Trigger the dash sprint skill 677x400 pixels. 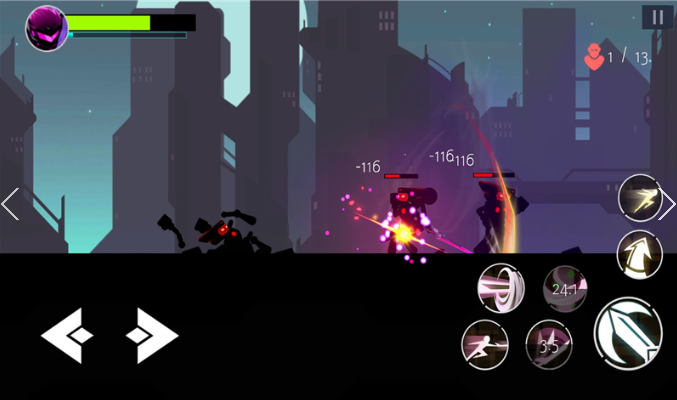pos(638,197)
